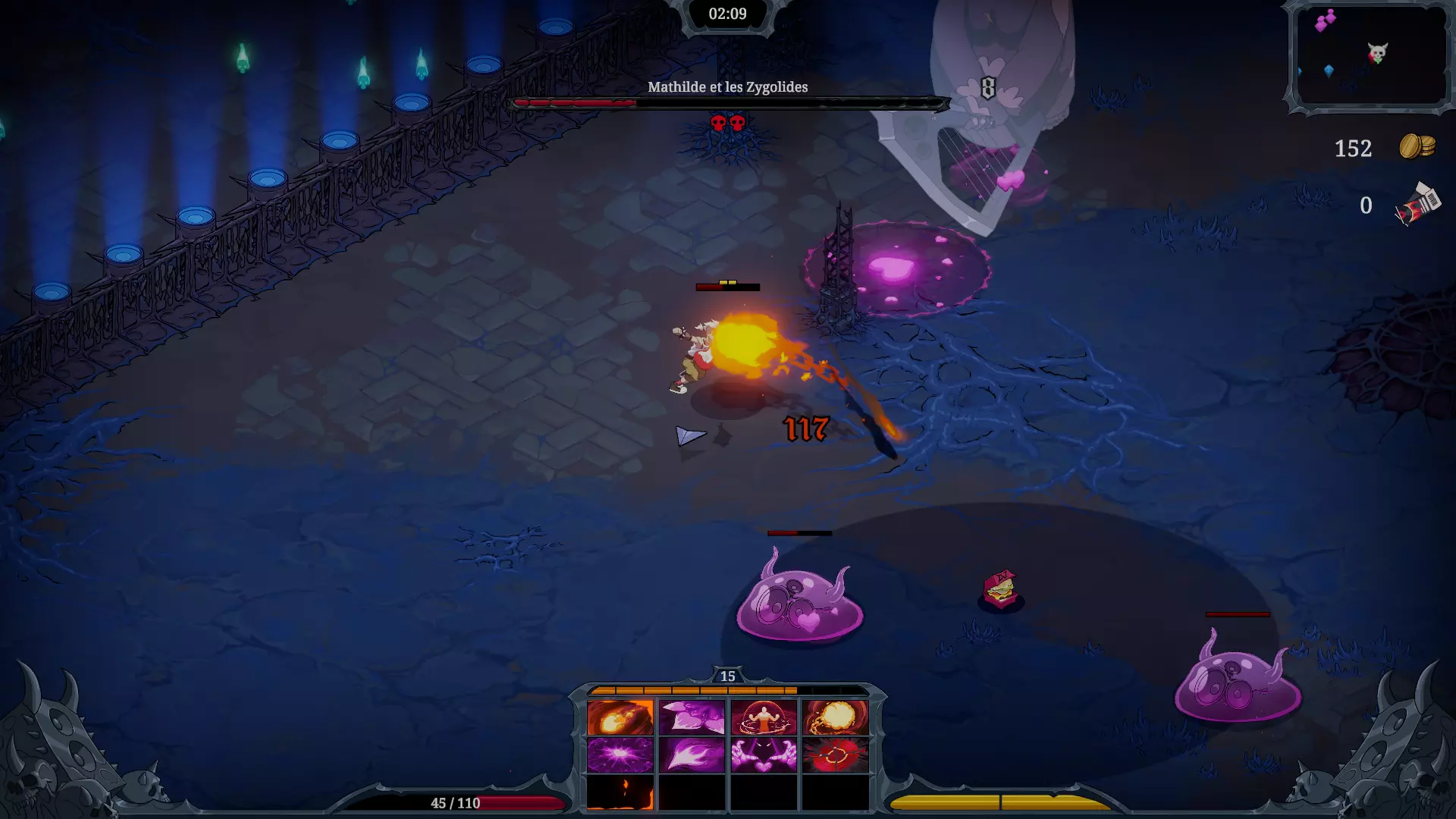1456x819 pixels.
Task: Activate the purple flame wing skill
Action: point(692,755)
